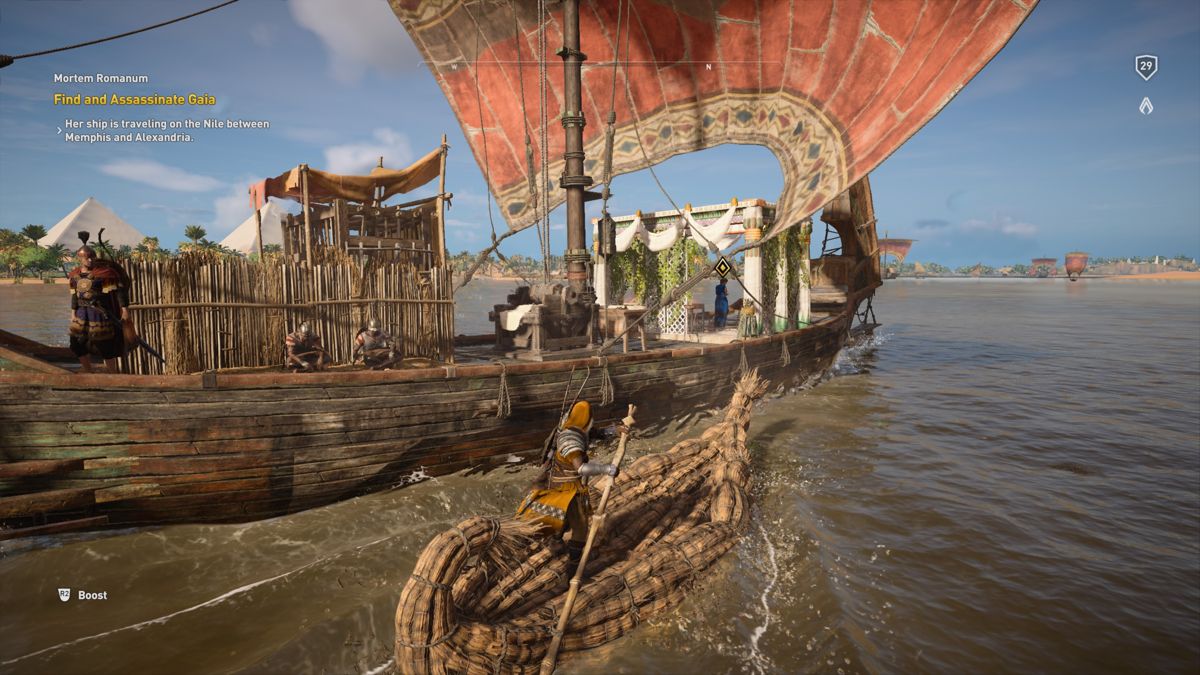Click the level 29 shield badge

point(1146,67)
